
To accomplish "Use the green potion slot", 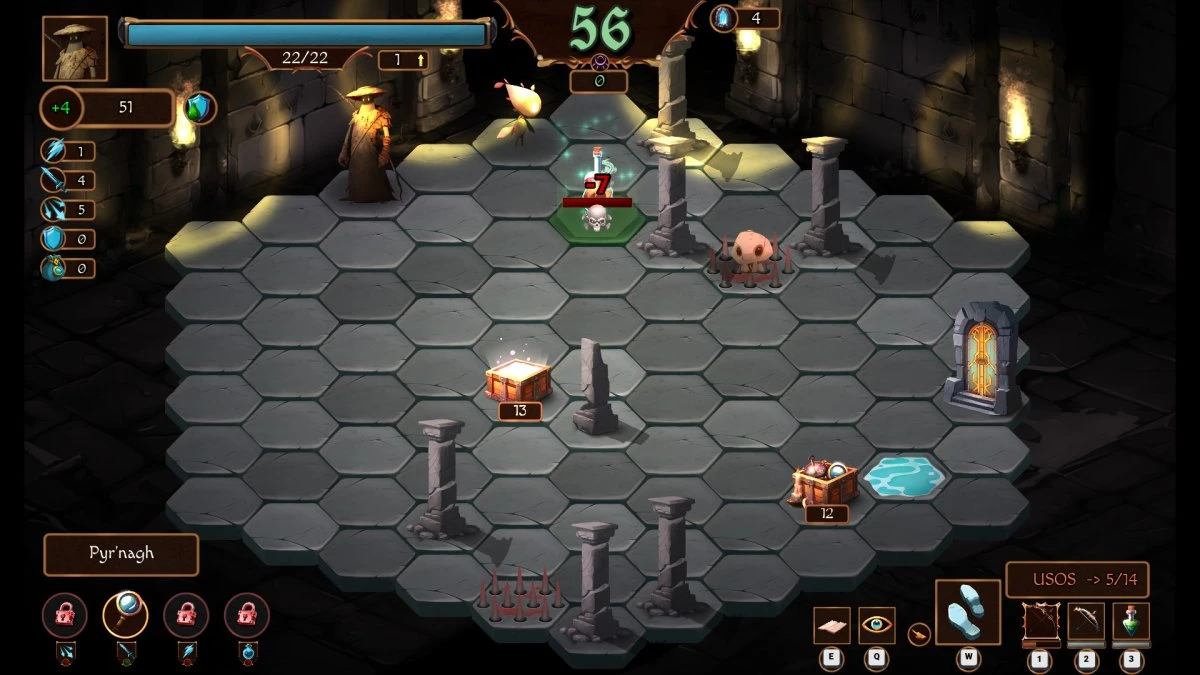I will [1131, 622].
